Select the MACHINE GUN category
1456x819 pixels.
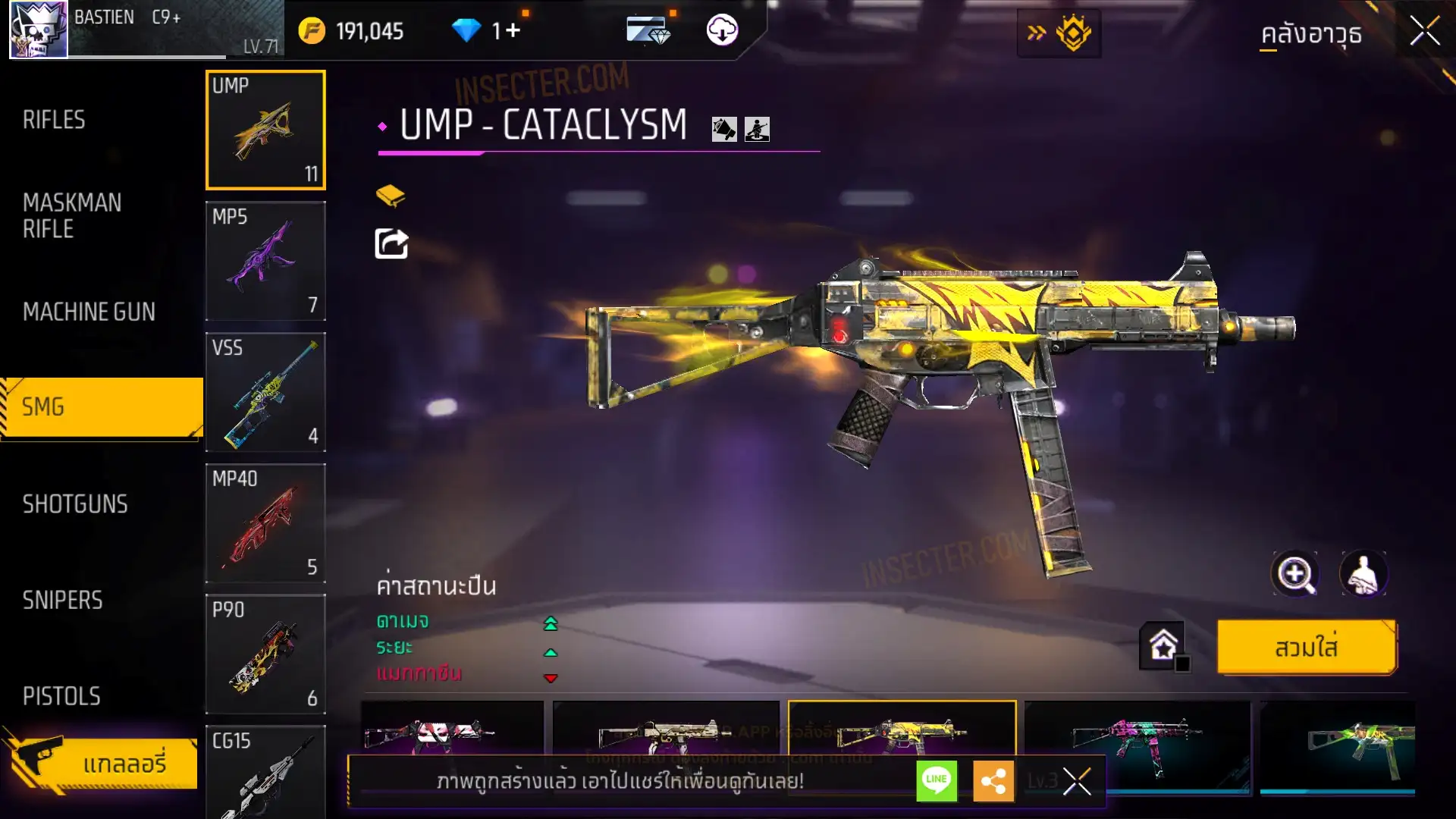[x=89, y=312]
